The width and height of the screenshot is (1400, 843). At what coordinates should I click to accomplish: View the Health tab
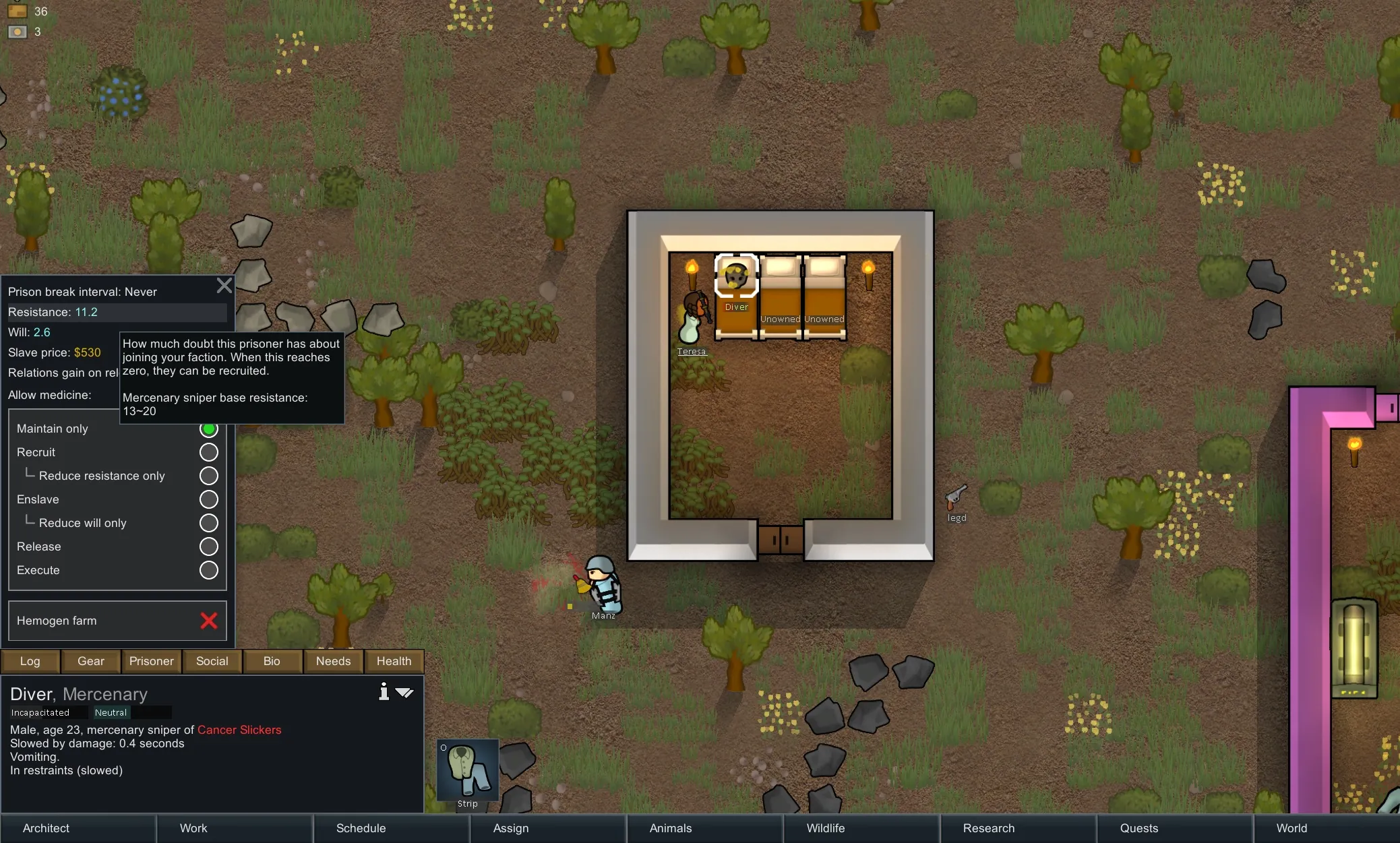click(x=394, y=661)
